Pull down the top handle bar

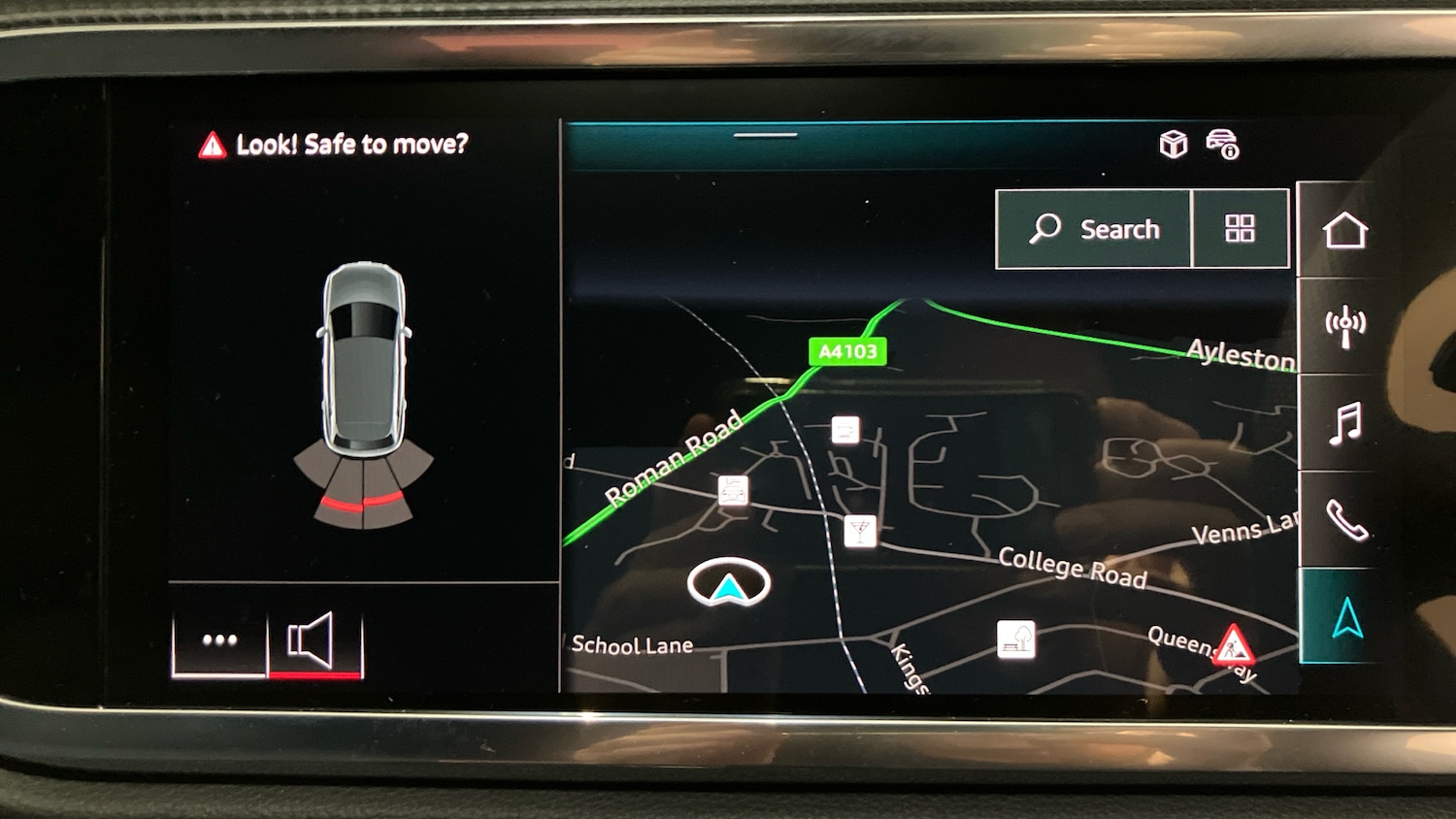(x=765, y=136)
